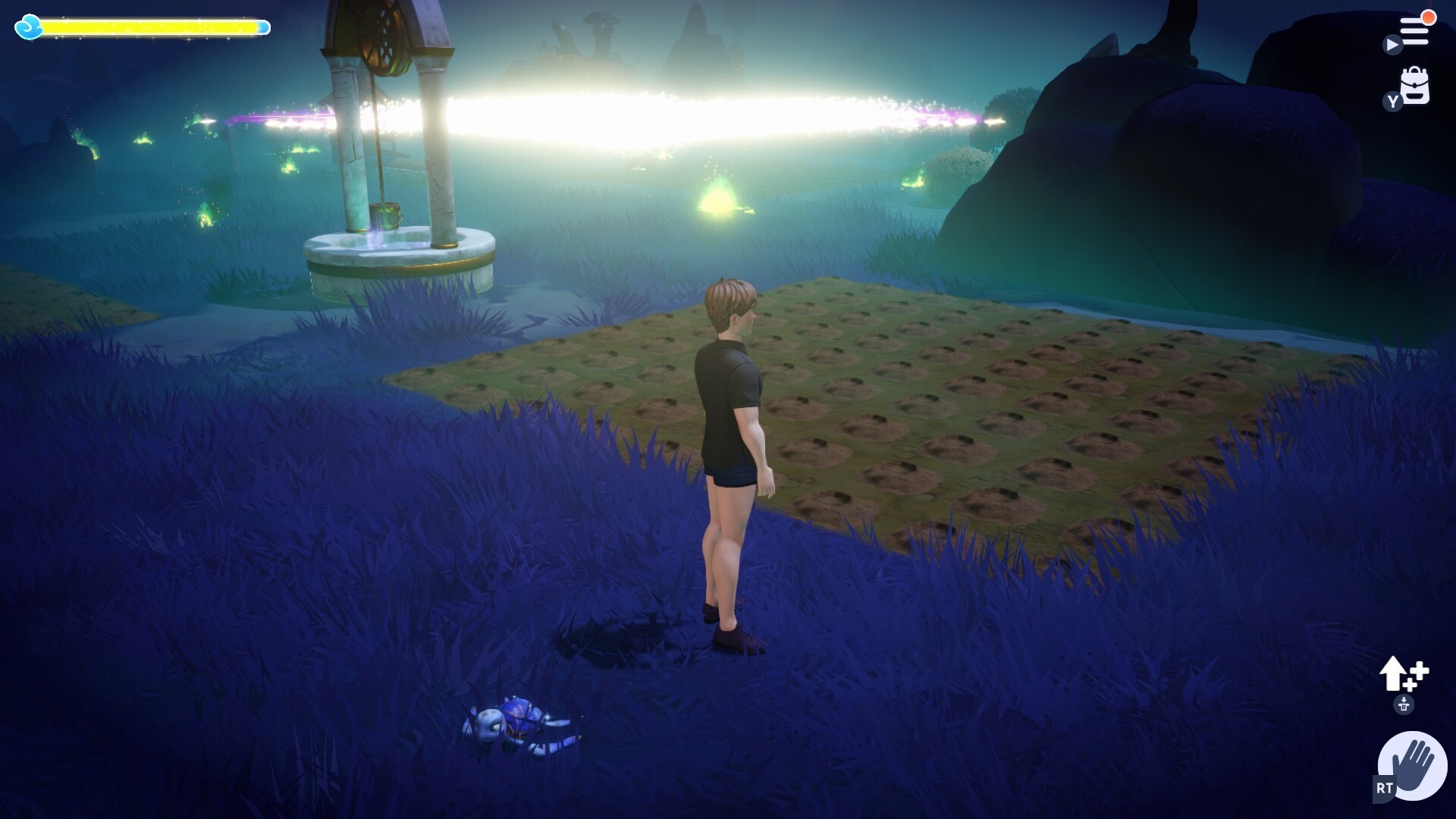Open the backpack inventory
Image resolution: width=1456 pixels, height=819 pixels.
(x=1414, y=86)
